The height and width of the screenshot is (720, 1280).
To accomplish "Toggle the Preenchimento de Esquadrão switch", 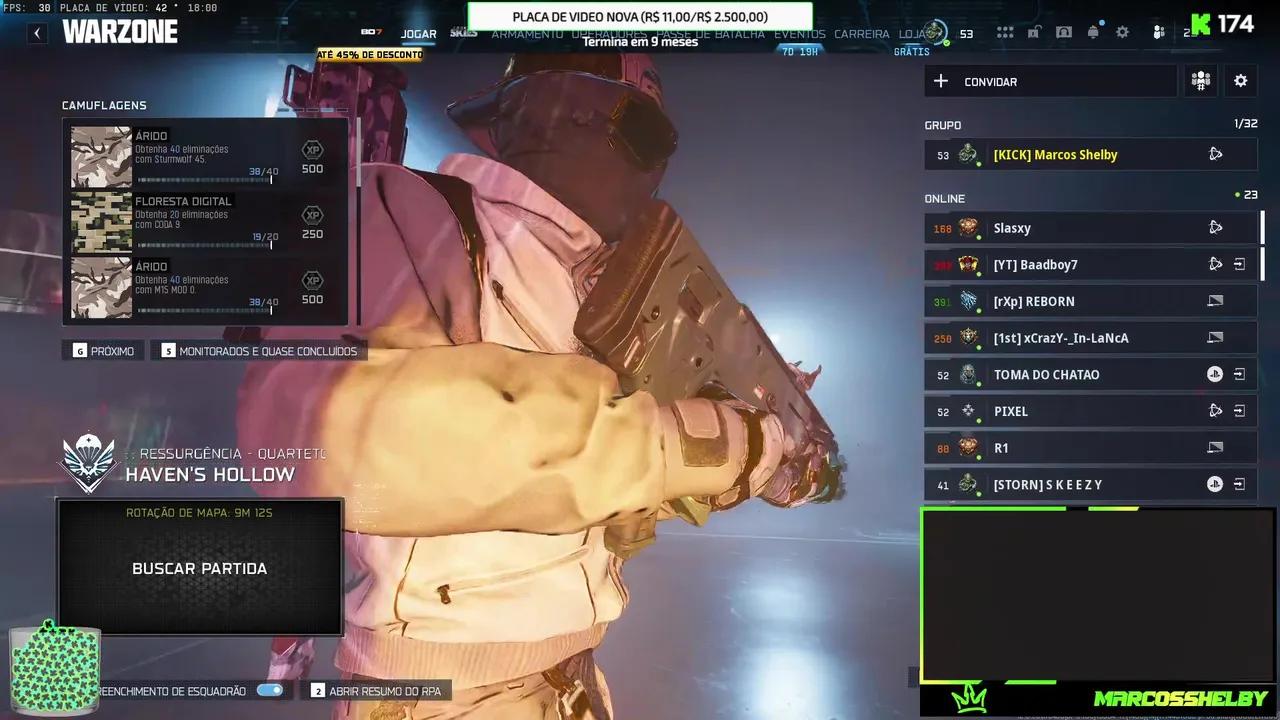I will point(270,690).
